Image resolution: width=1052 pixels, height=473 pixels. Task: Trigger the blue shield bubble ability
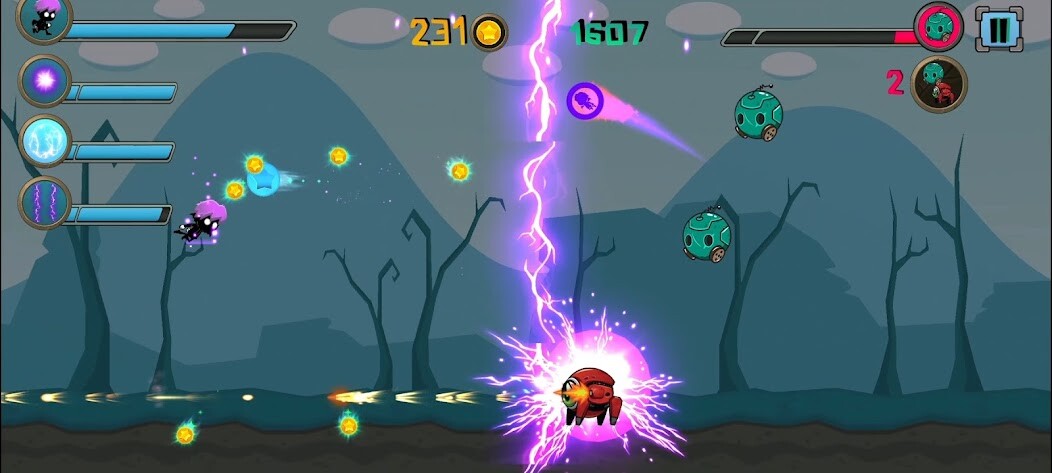pos(45,141)
